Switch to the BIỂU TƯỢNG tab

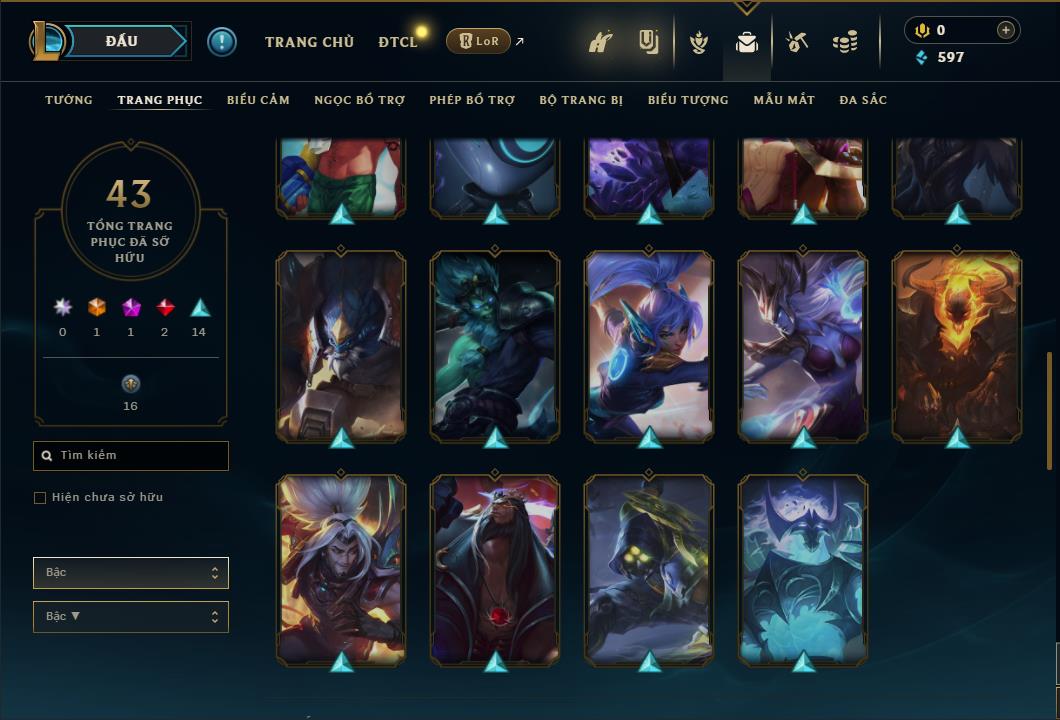pyautogui.click(x=688, y=100)
